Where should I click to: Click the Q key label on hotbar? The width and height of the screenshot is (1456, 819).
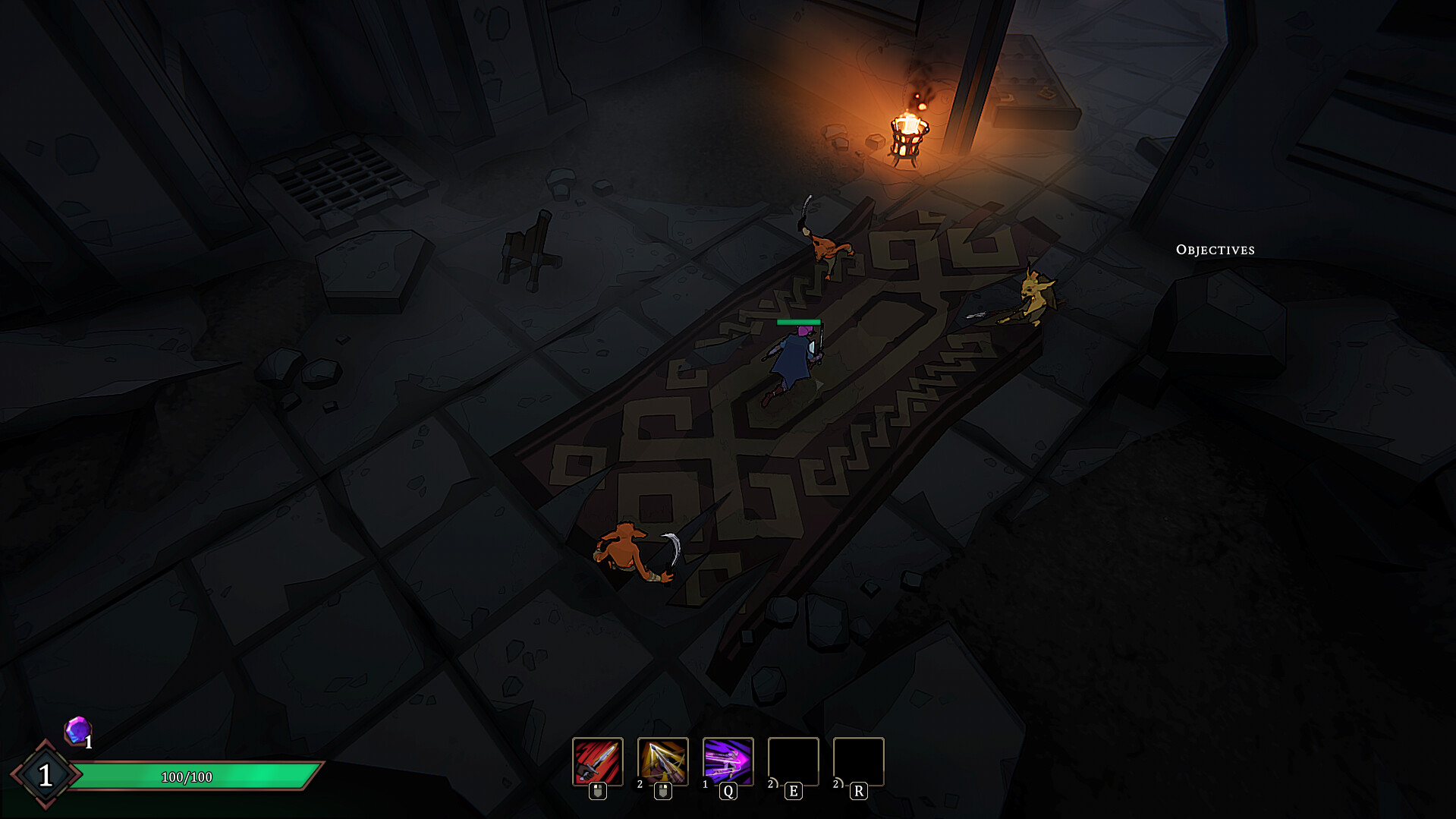point(727,791)
